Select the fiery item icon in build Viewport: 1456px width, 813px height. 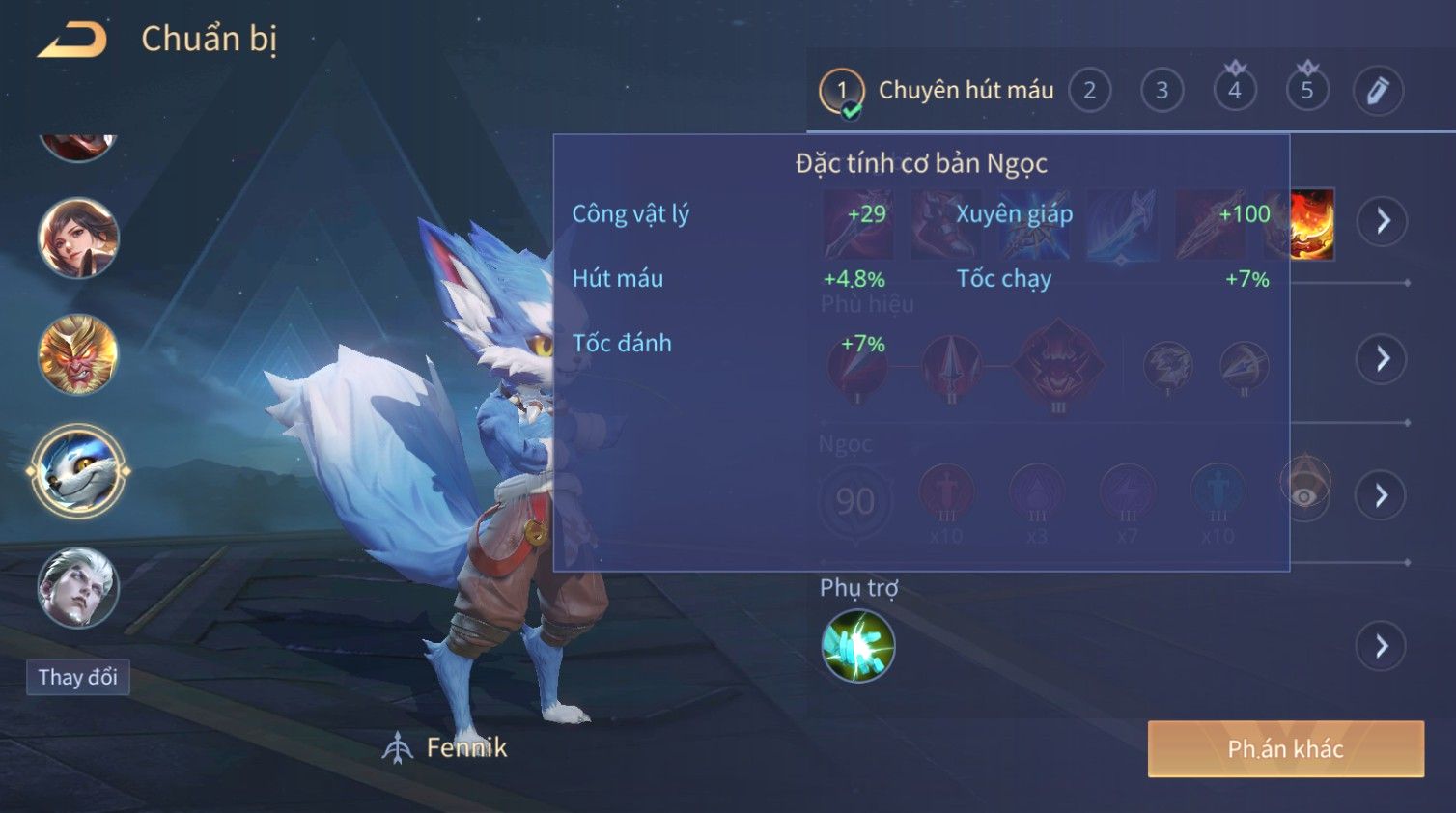pyautogui.click(x=1313, y=224)
